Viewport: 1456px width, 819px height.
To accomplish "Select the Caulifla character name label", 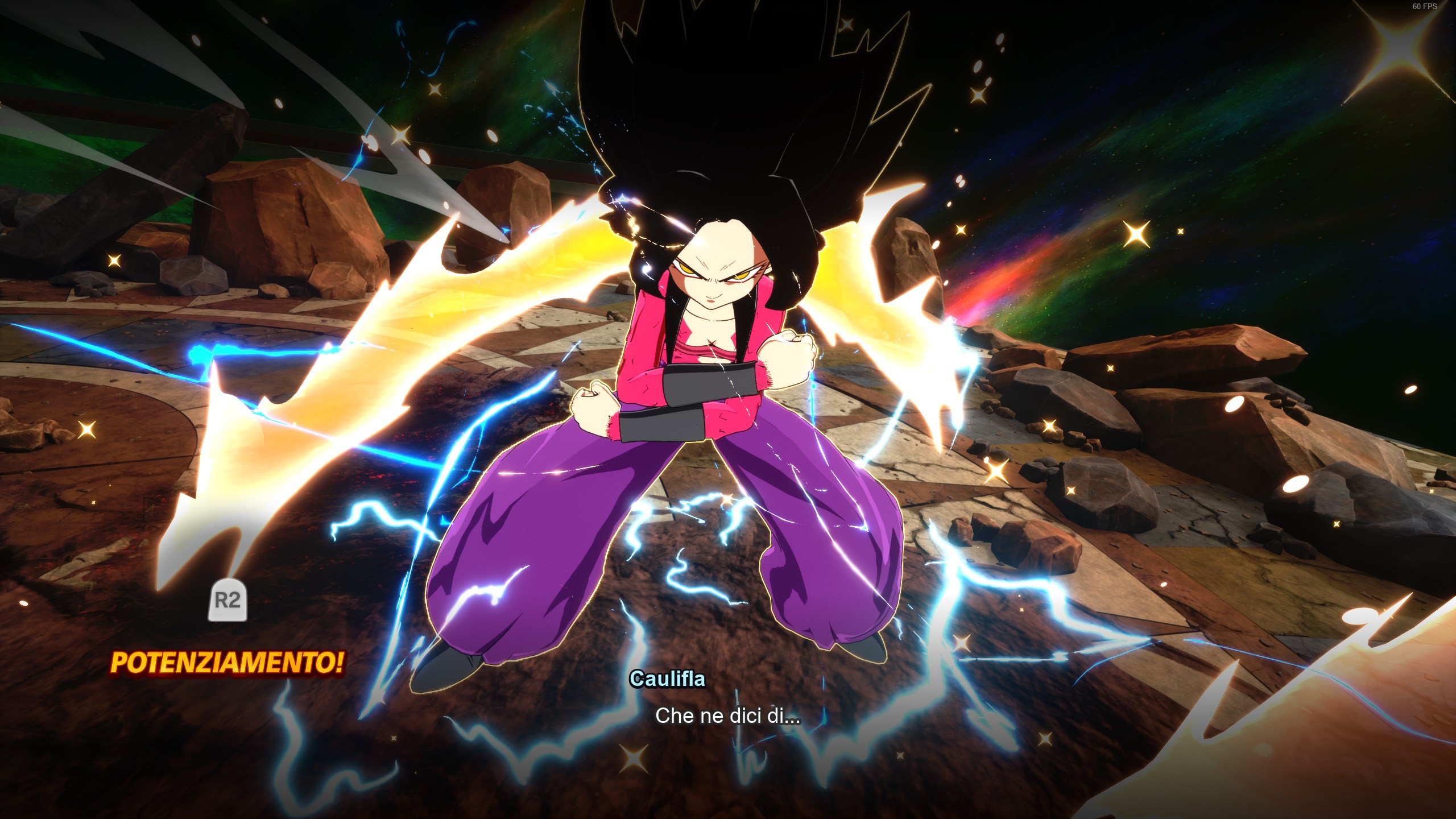I will click(668, 678).
